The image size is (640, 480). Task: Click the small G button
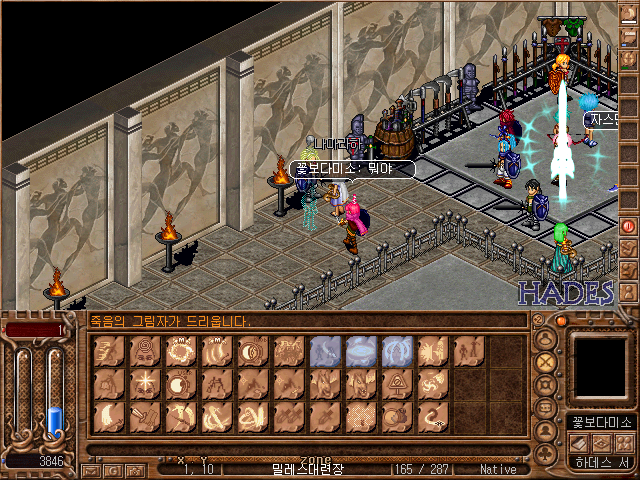tap(113, 469)
